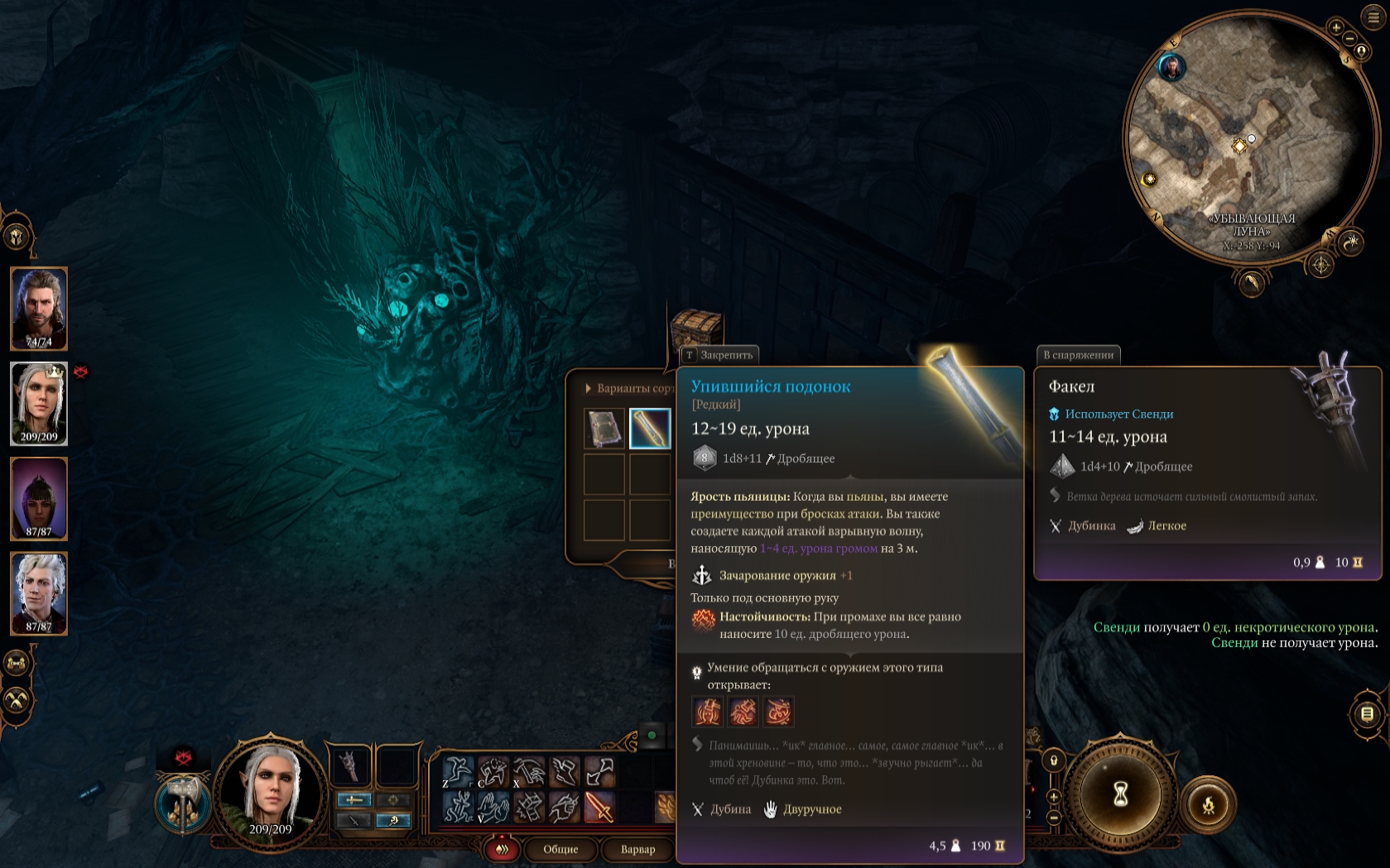This screenshot has width=1390, height=868.
Task: Click the torch in main-hand weapon slot
Action: pyautogui.click(x=350, y=766)
